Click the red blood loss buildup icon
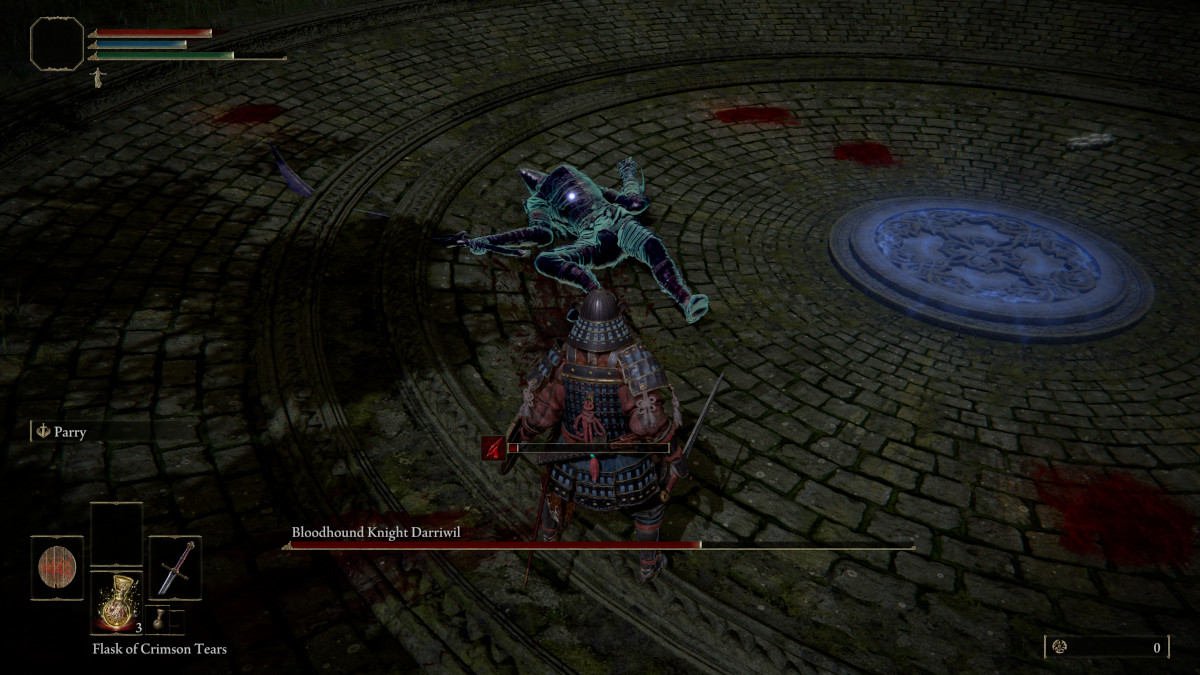Viewport: 1200px width, 675px height. pyautogui.click(x=493, y=448)
